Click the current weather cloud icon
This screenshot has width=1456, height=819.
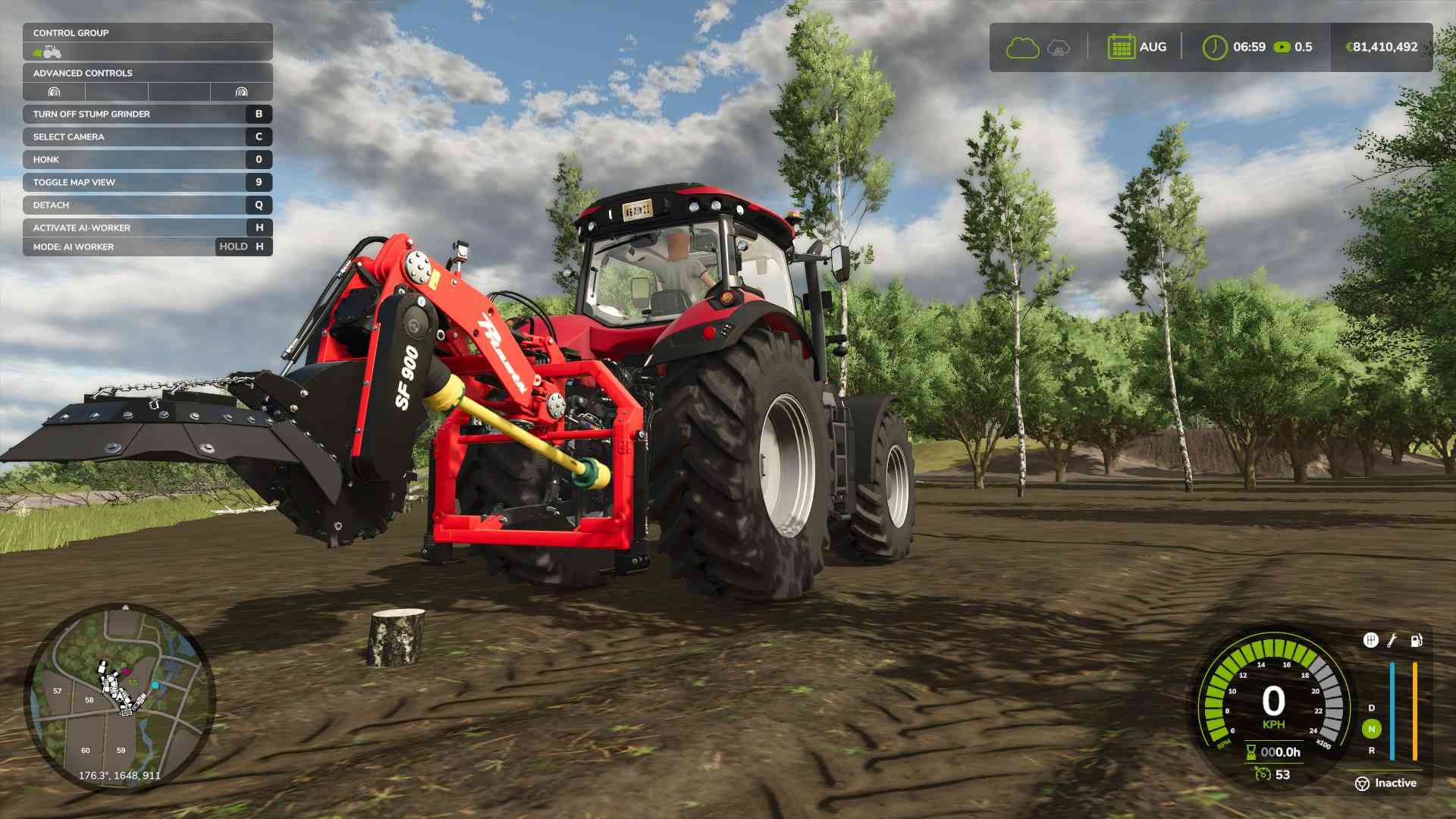click(x=1022, y=48)
